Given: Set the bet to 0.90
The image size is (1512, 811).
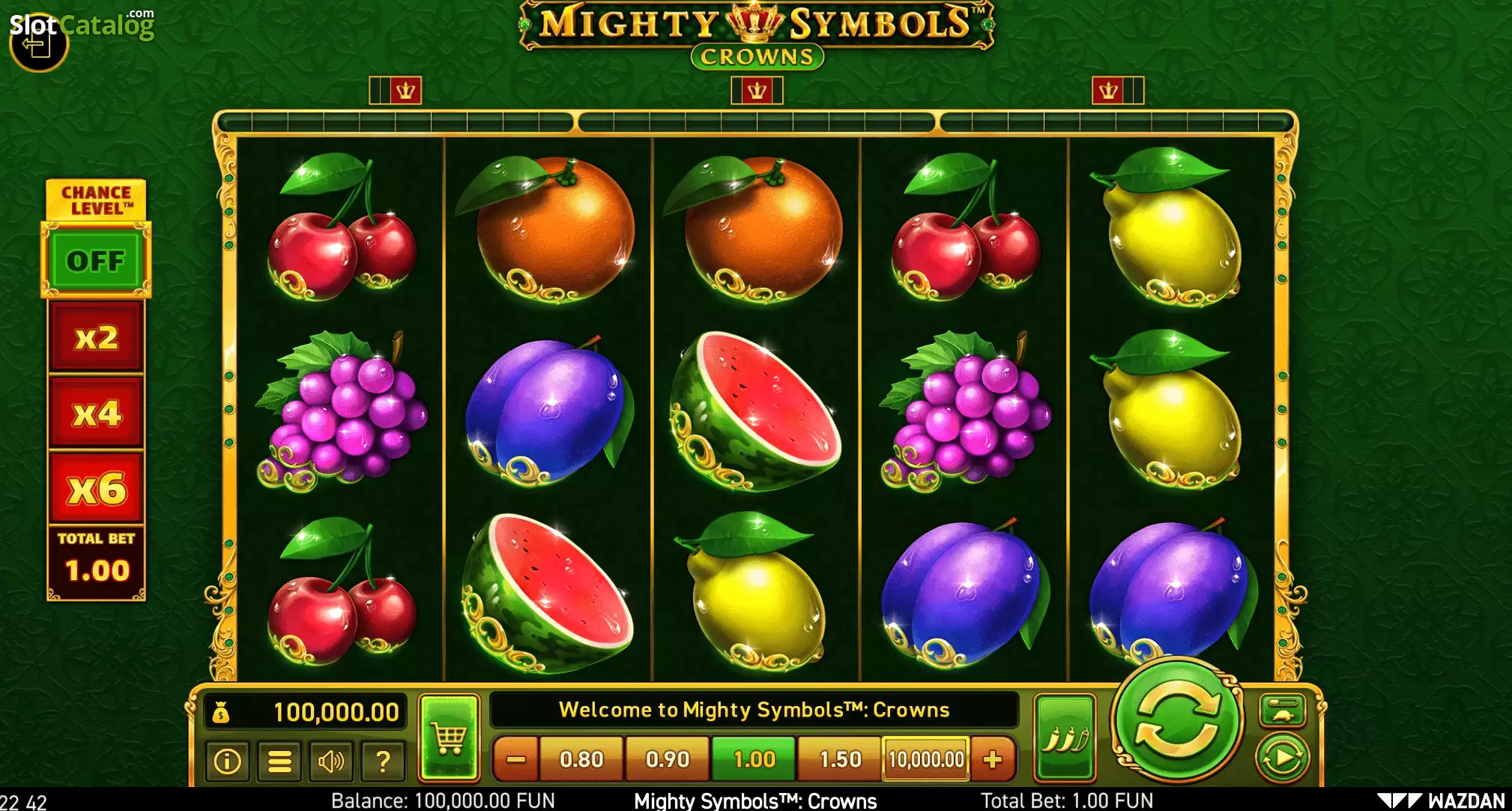Looking at the screenshot, I should click(668, 759).
